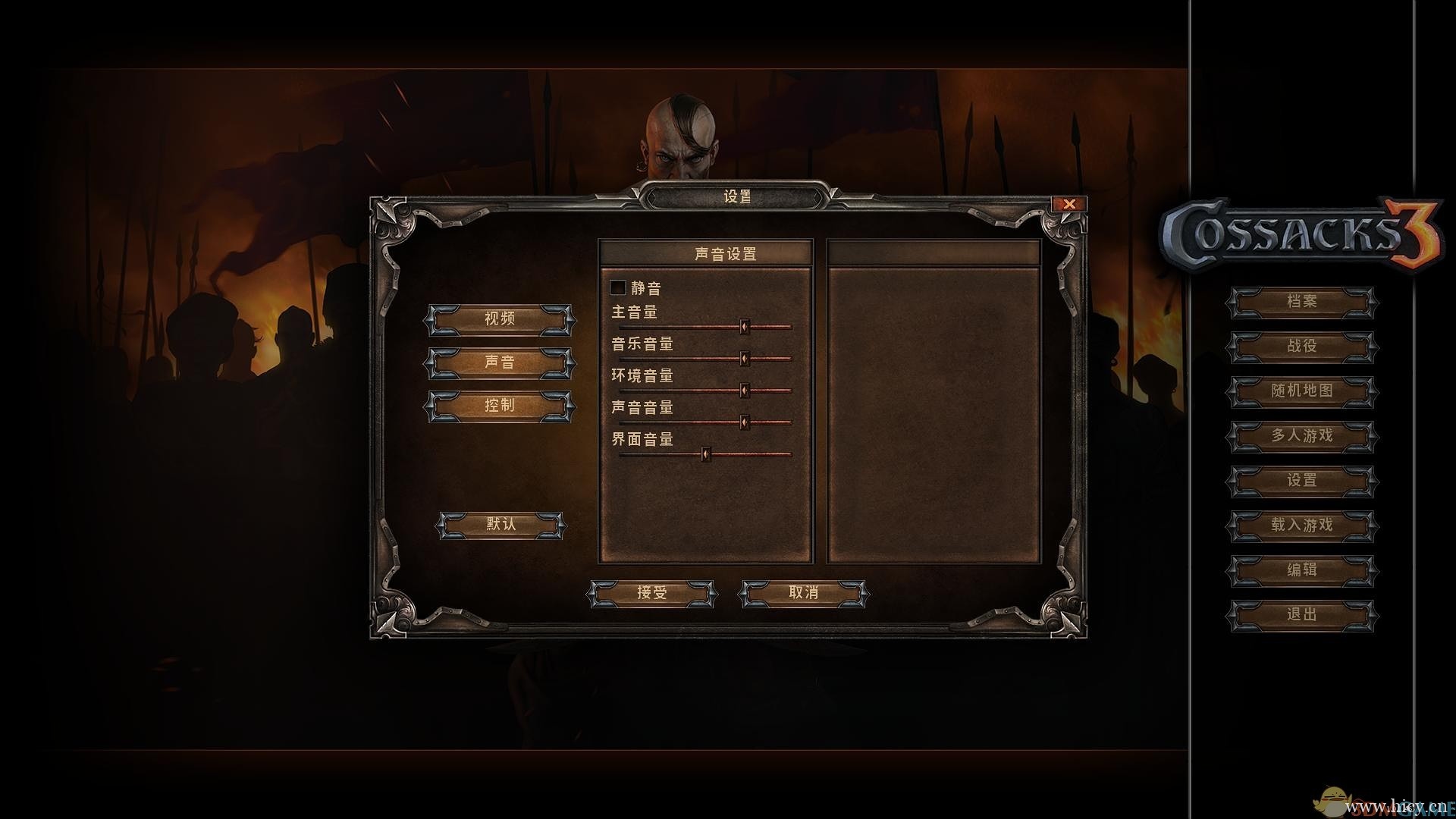This screenshot has width=1456, height=819.
Task: Switch to the 视频 video settings
Action: pos(499,318)
